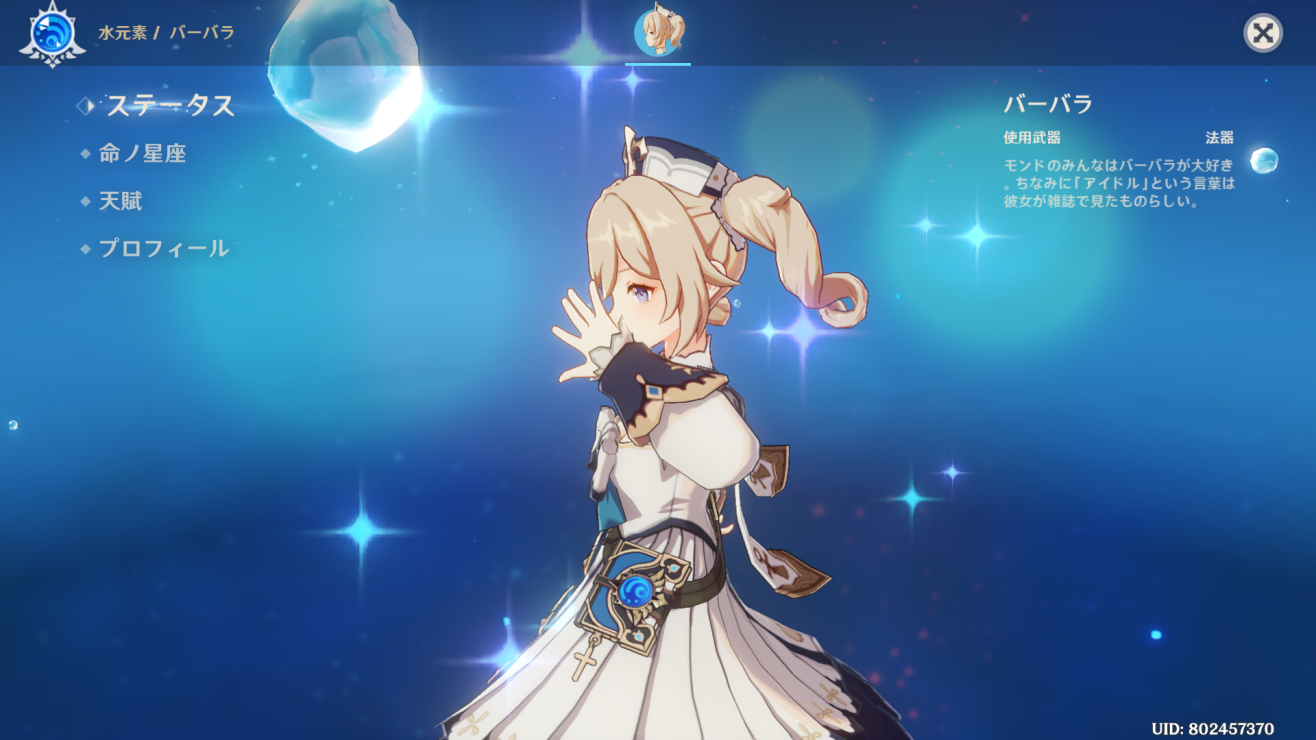1316x740 pixels.
Task: Click the diamond icon next to 天賦
Action: 84,201
